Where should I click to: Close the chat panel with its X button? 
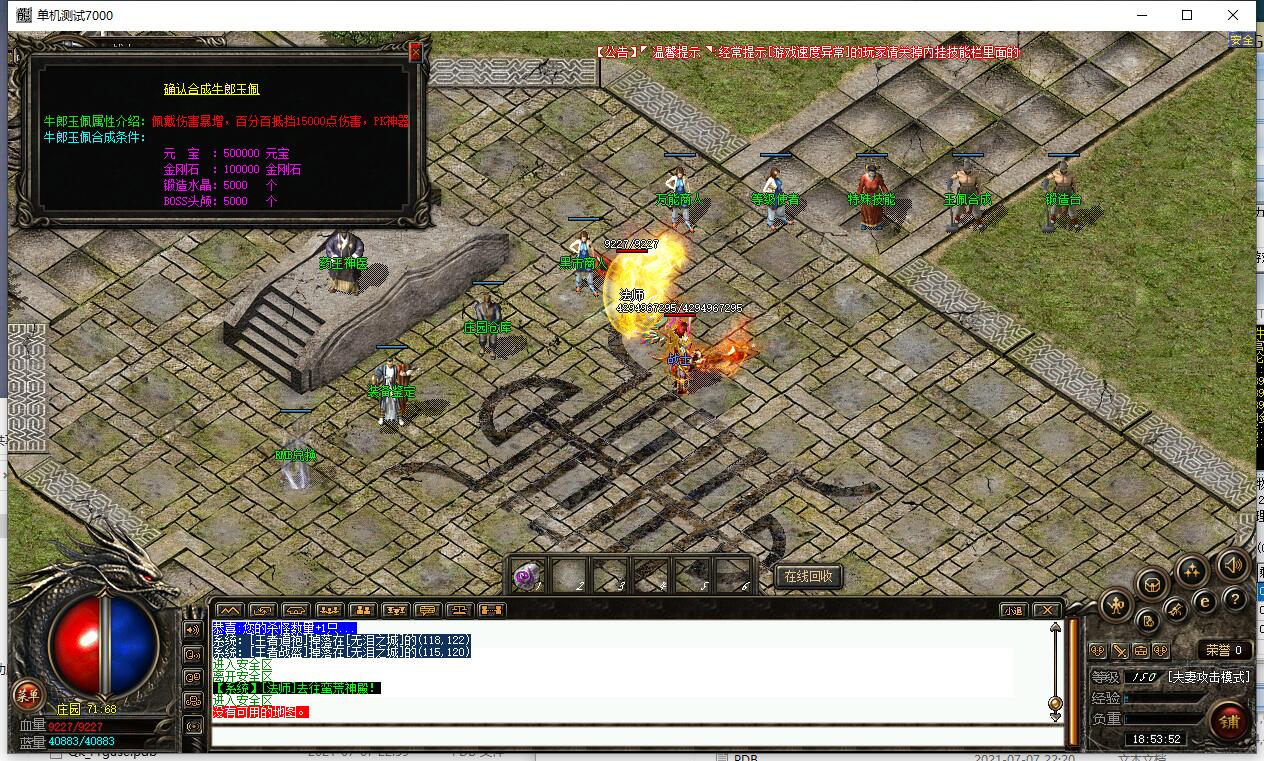pyautogui.click(x=1046, y=610)
